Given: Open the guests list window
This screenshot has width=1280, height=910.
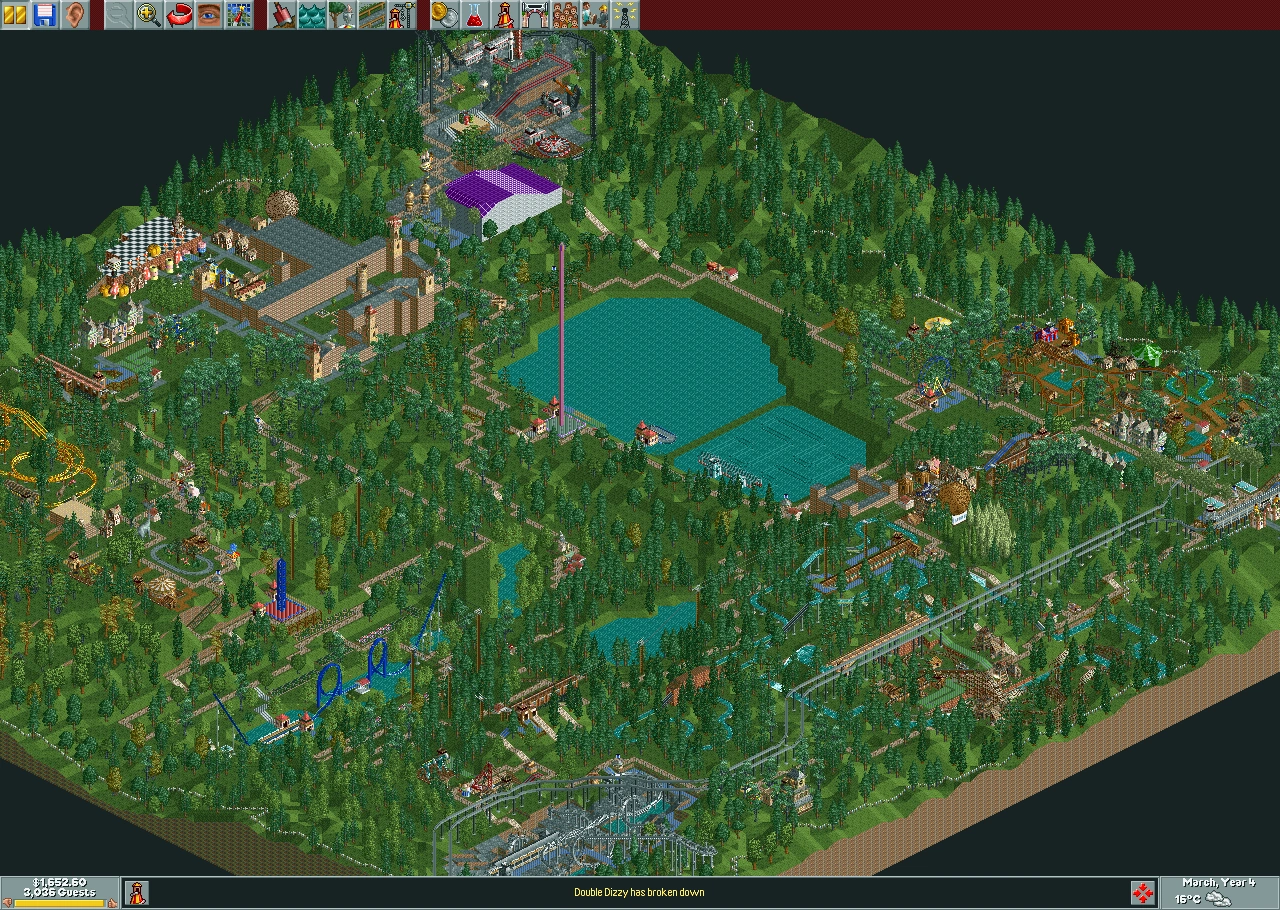Looking at the screenshot, I should (x=565, y=14).
